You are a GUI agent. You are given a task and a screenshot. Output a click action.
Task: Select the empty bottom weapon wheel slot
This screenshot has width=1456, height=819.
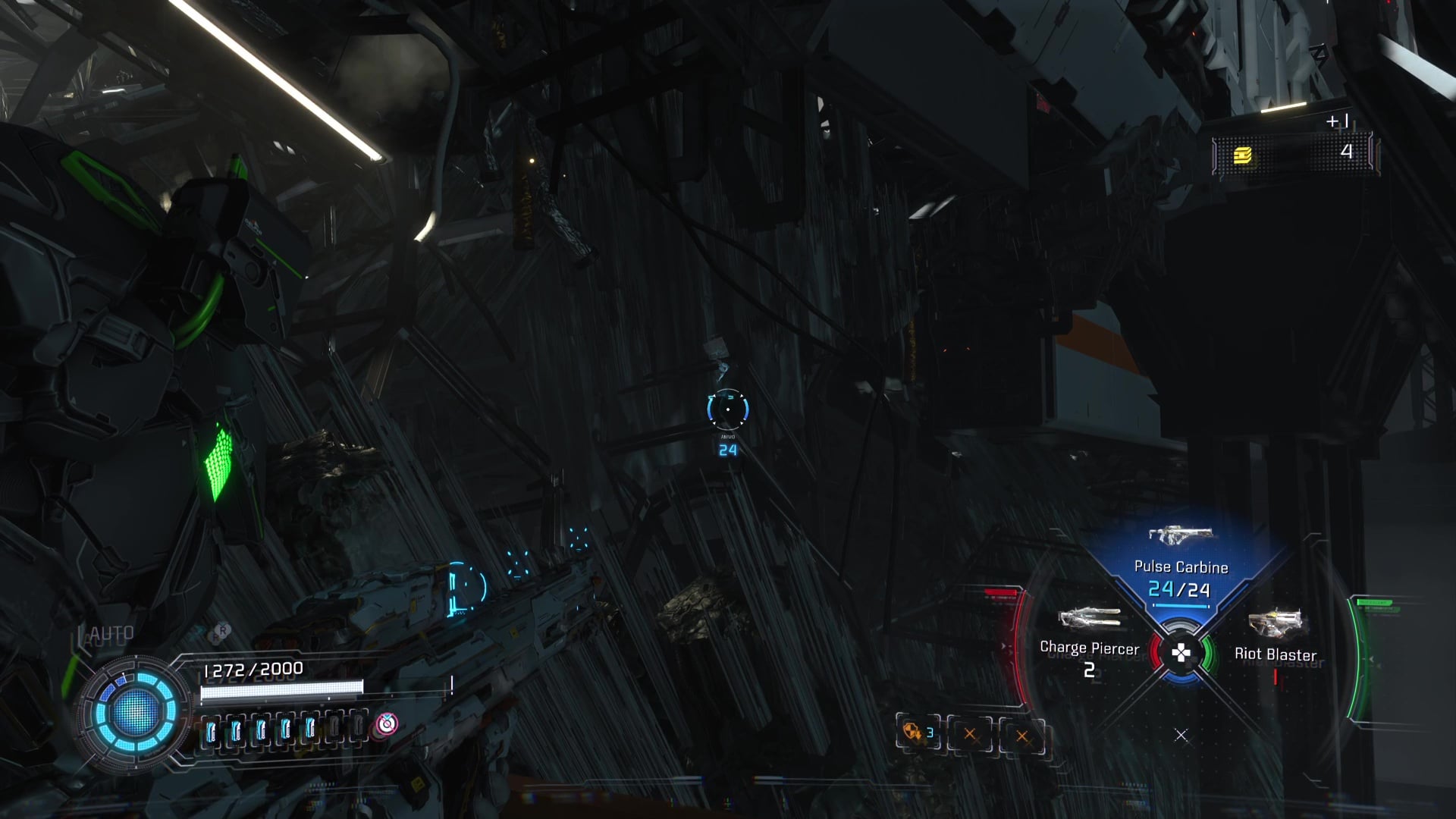tap(1181, 736)
